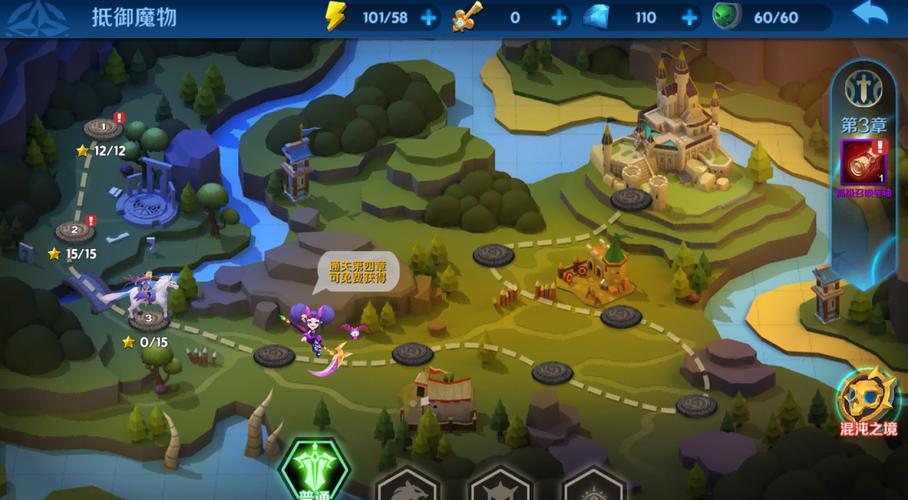Go back with the blue return arrow
The width and height of the screenshot is (908, 500).
click(x=870, y=15)
